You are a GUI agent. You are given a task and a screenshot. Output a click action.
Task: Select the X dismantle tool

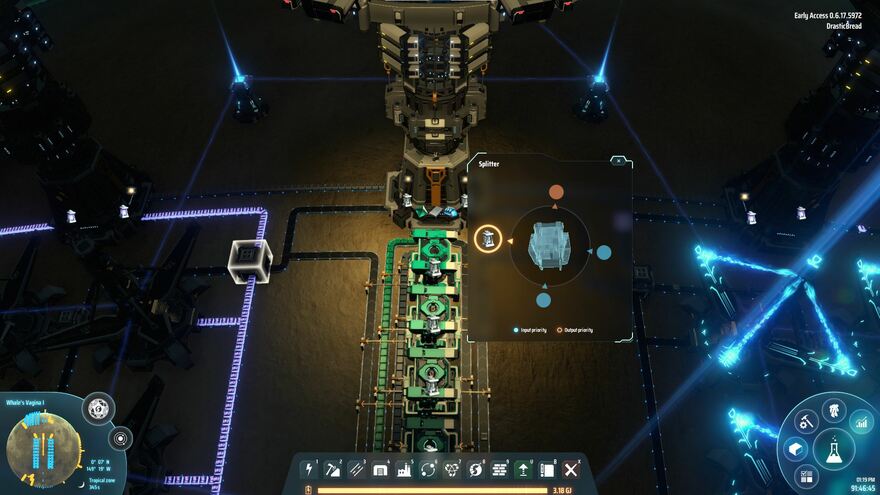(x=571, y=469)
